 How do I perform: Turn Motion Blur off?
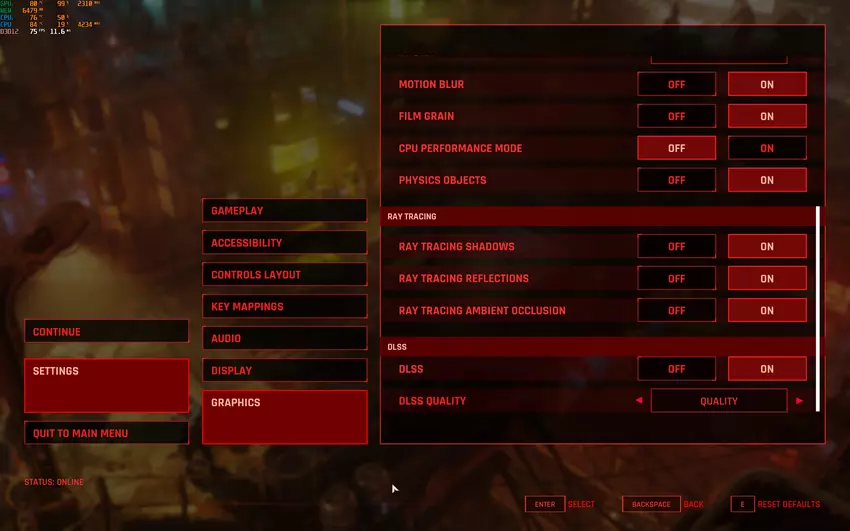tap(676, 85)
